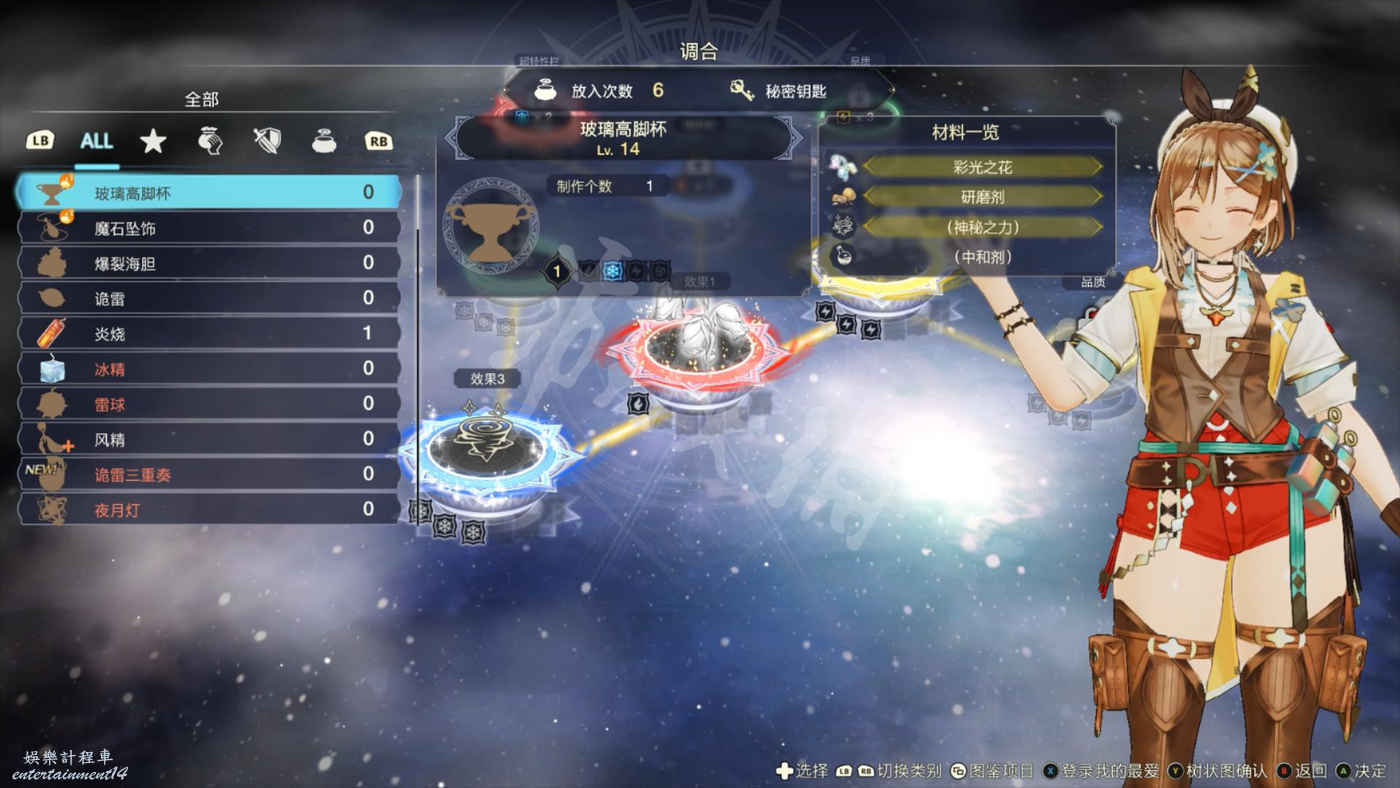The height and width of the screenshot is (788, 1400).
Task: Select 彩光之花 in the materials list
Action: point(981,166)
